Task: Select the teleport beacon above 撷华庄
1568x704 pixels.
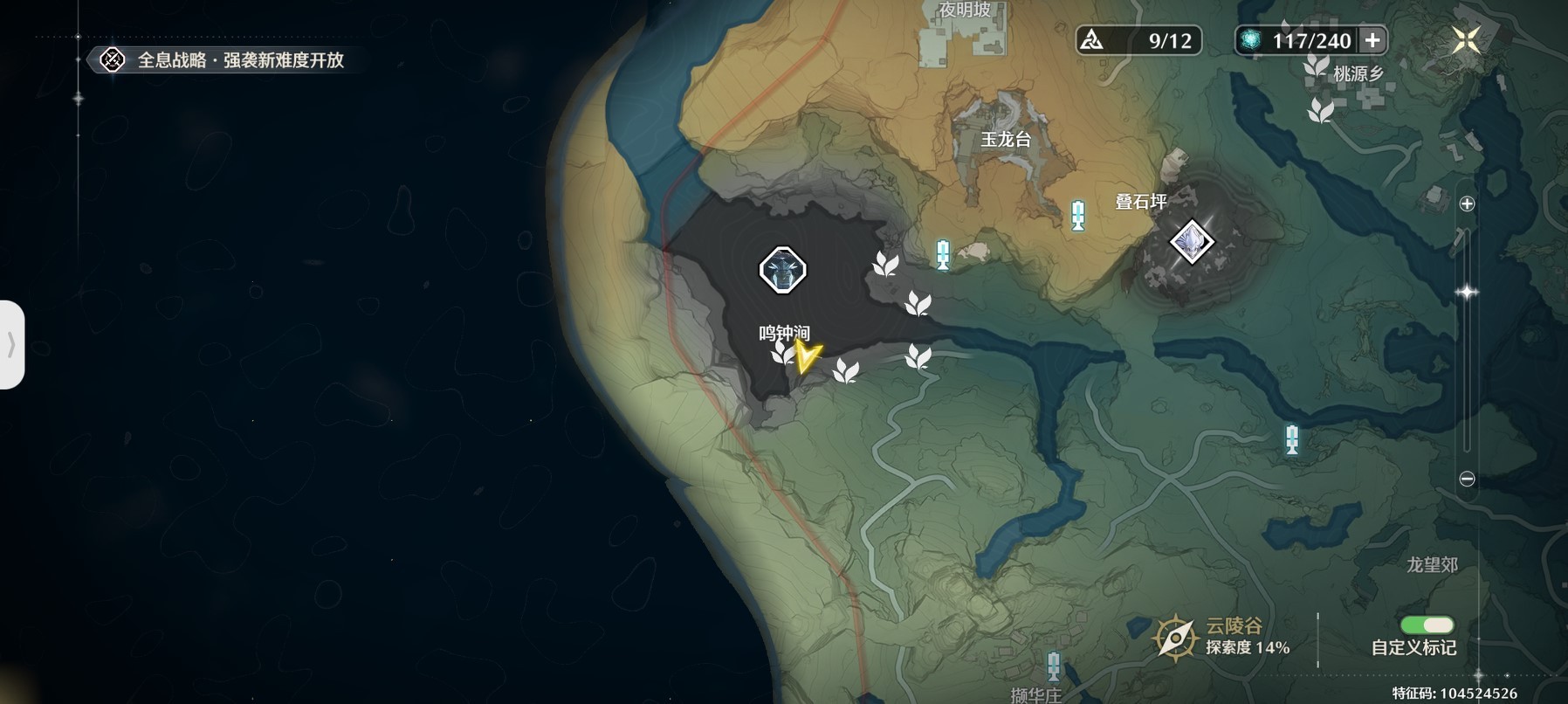Action: pos(1054,666)
